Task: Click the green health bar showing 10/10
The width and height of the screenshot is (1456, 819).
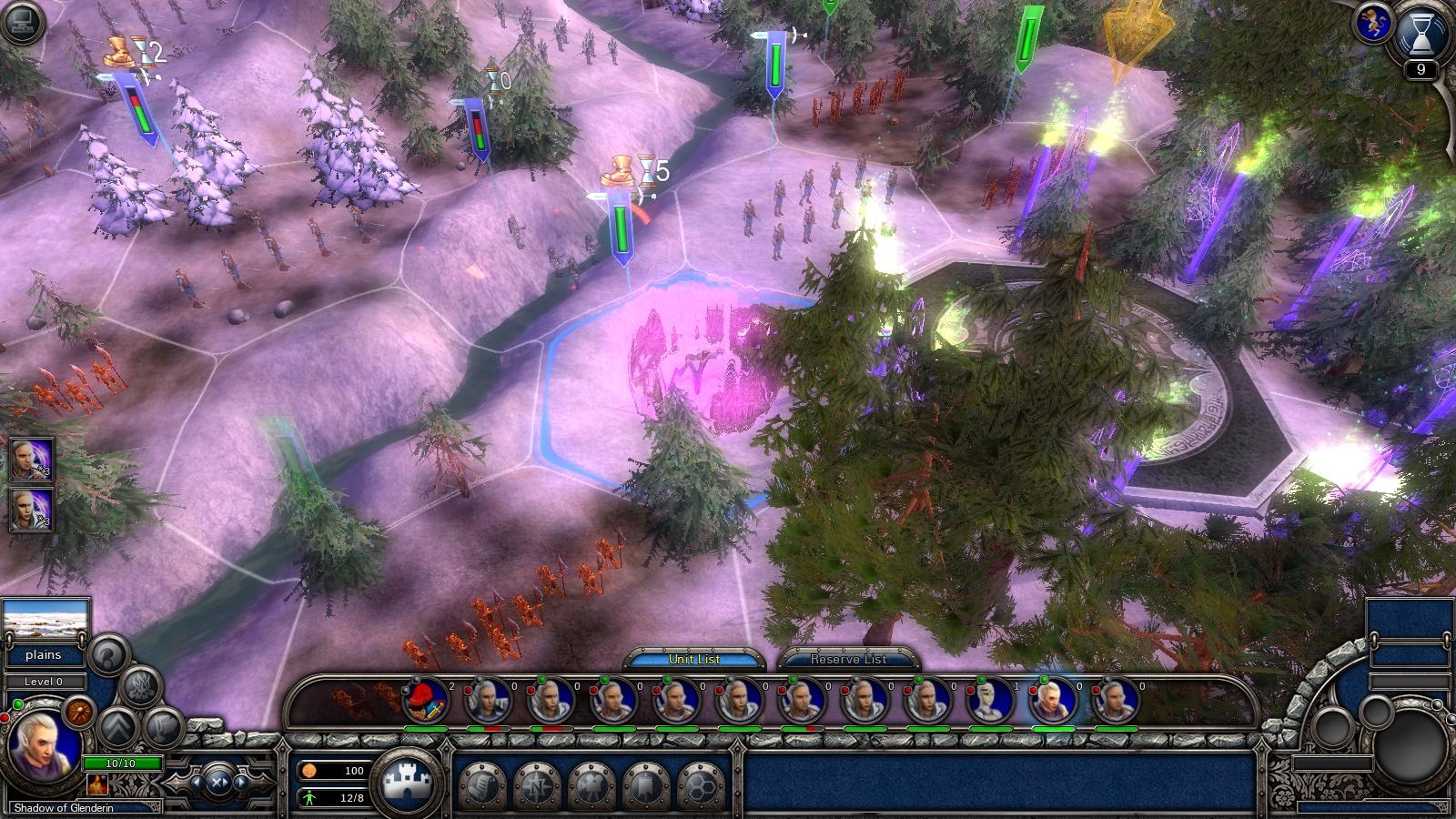Action: [x=121, y=763]
